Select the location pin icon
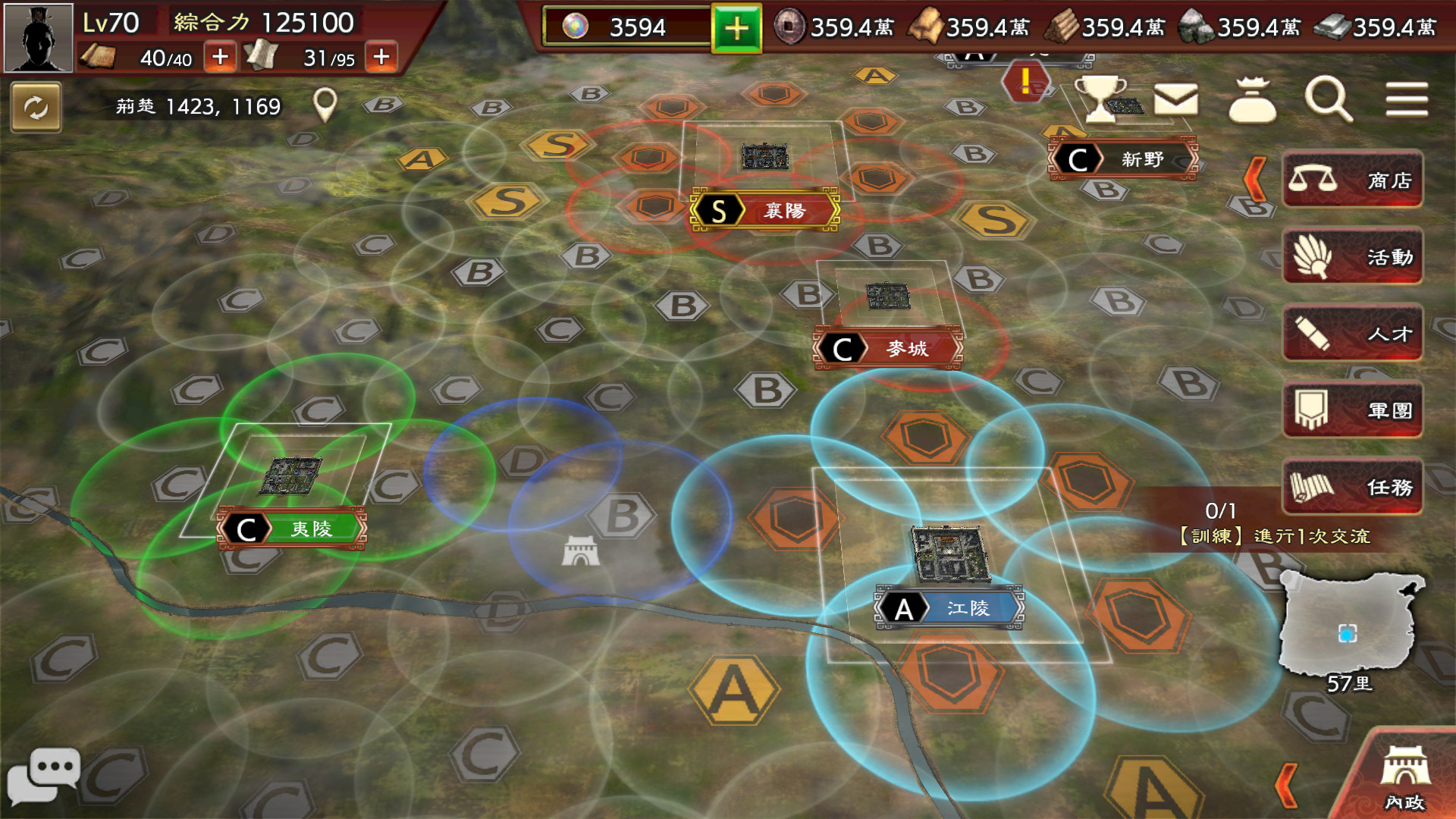 (x=326, y=105)
